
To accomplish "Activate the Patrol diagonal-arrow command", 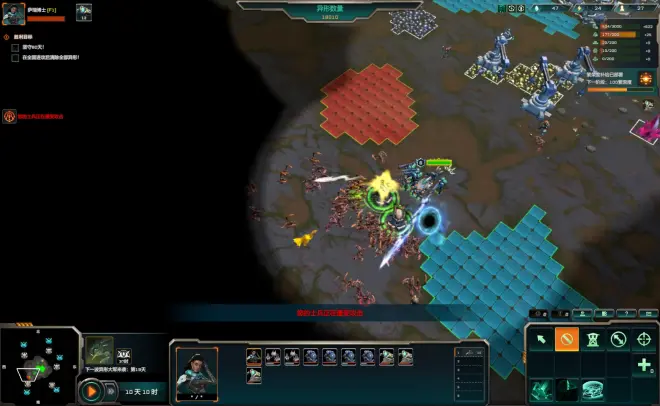I will click(x=618, y=340).
